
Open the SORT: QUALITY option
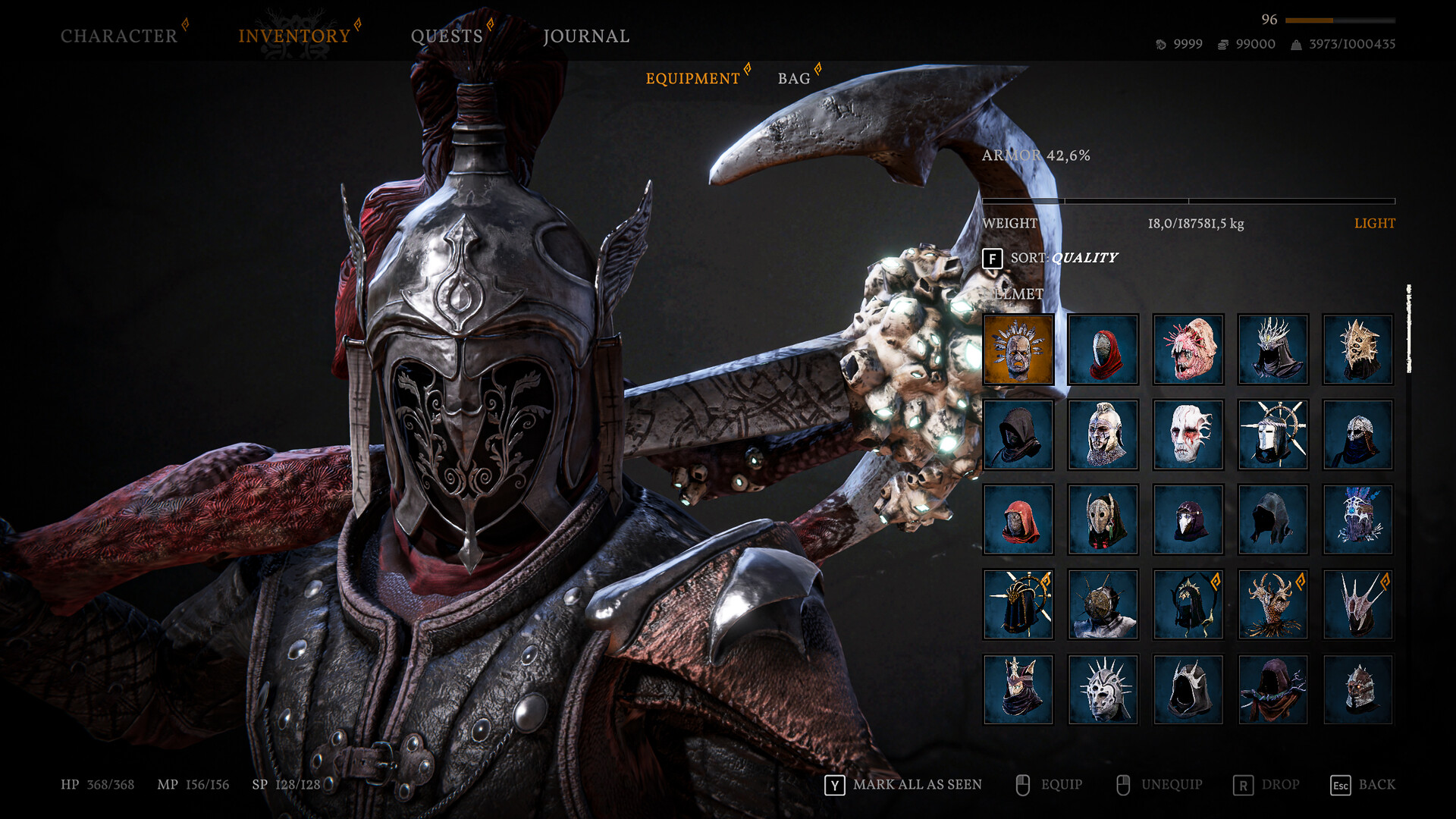tap(1062, 258)
